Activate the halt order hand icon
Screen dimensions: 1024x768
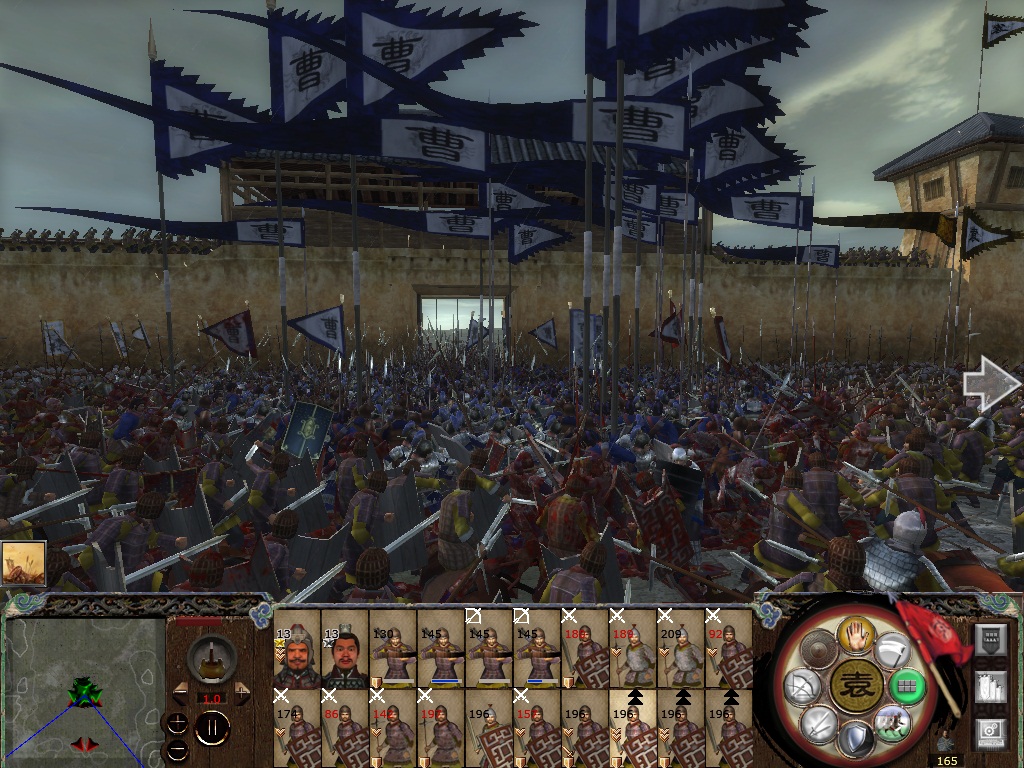(856, 632)
